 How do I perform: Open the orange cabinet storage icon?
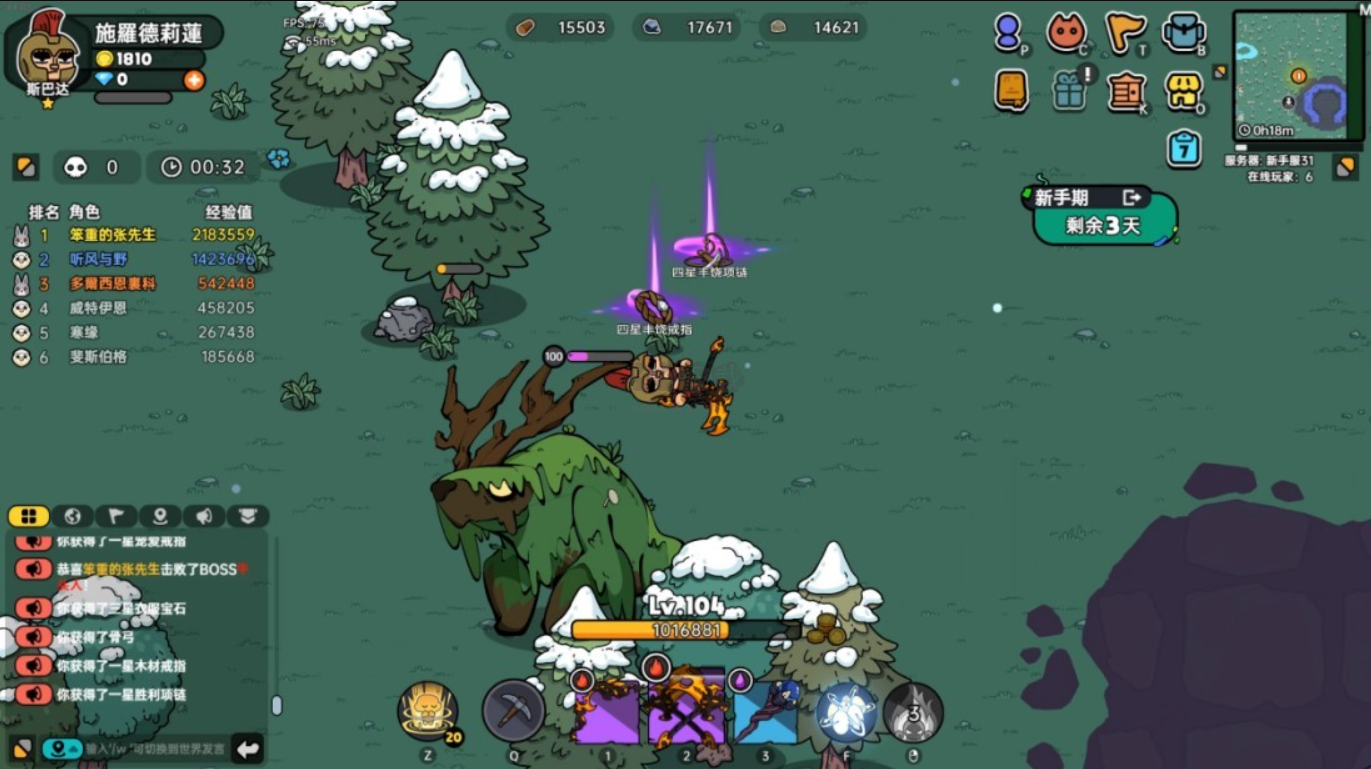tap(1126, 92)
